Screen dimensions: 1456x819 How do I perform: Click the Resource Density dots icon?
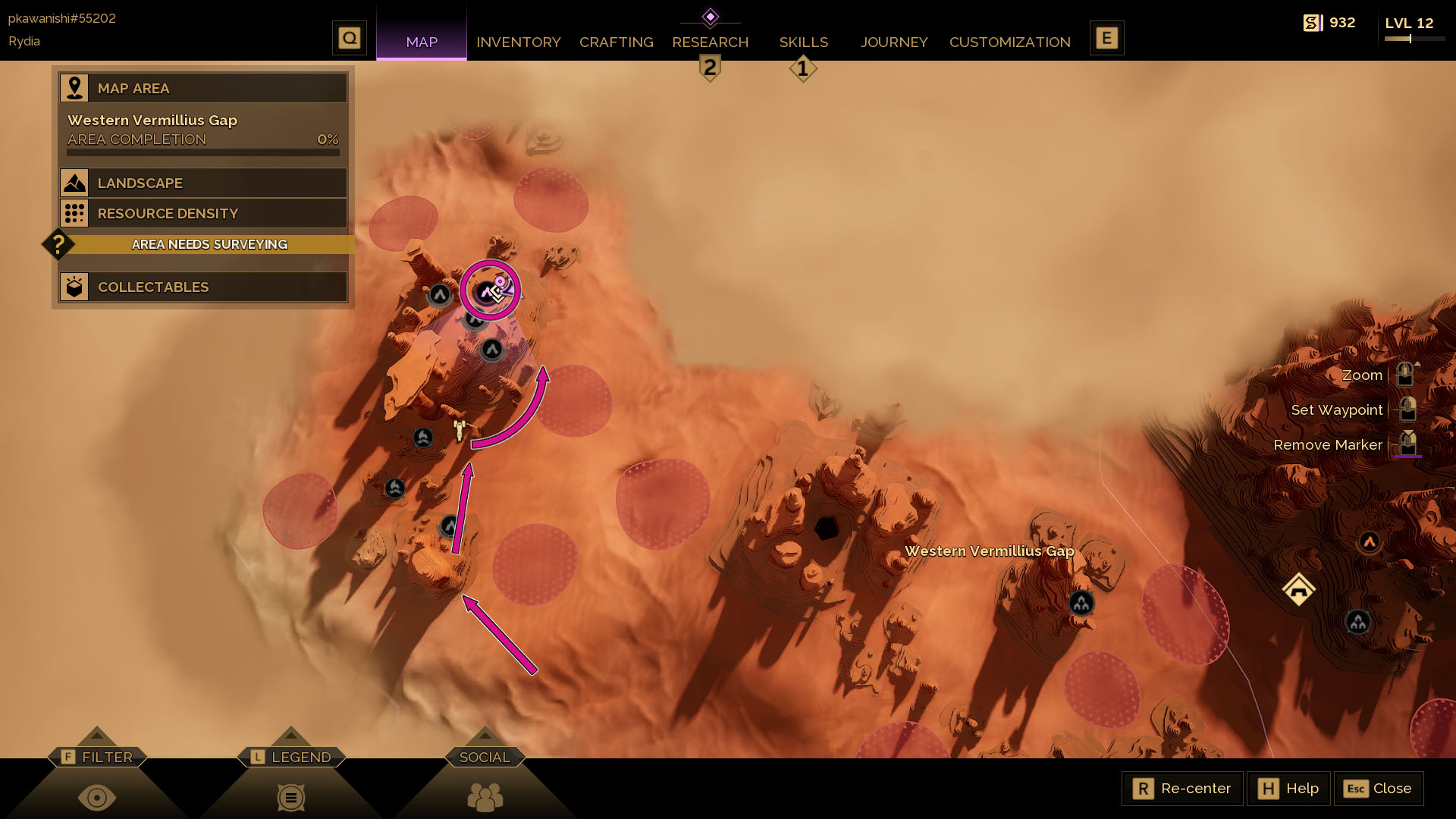pyautogui.click(x=74, y=213)
